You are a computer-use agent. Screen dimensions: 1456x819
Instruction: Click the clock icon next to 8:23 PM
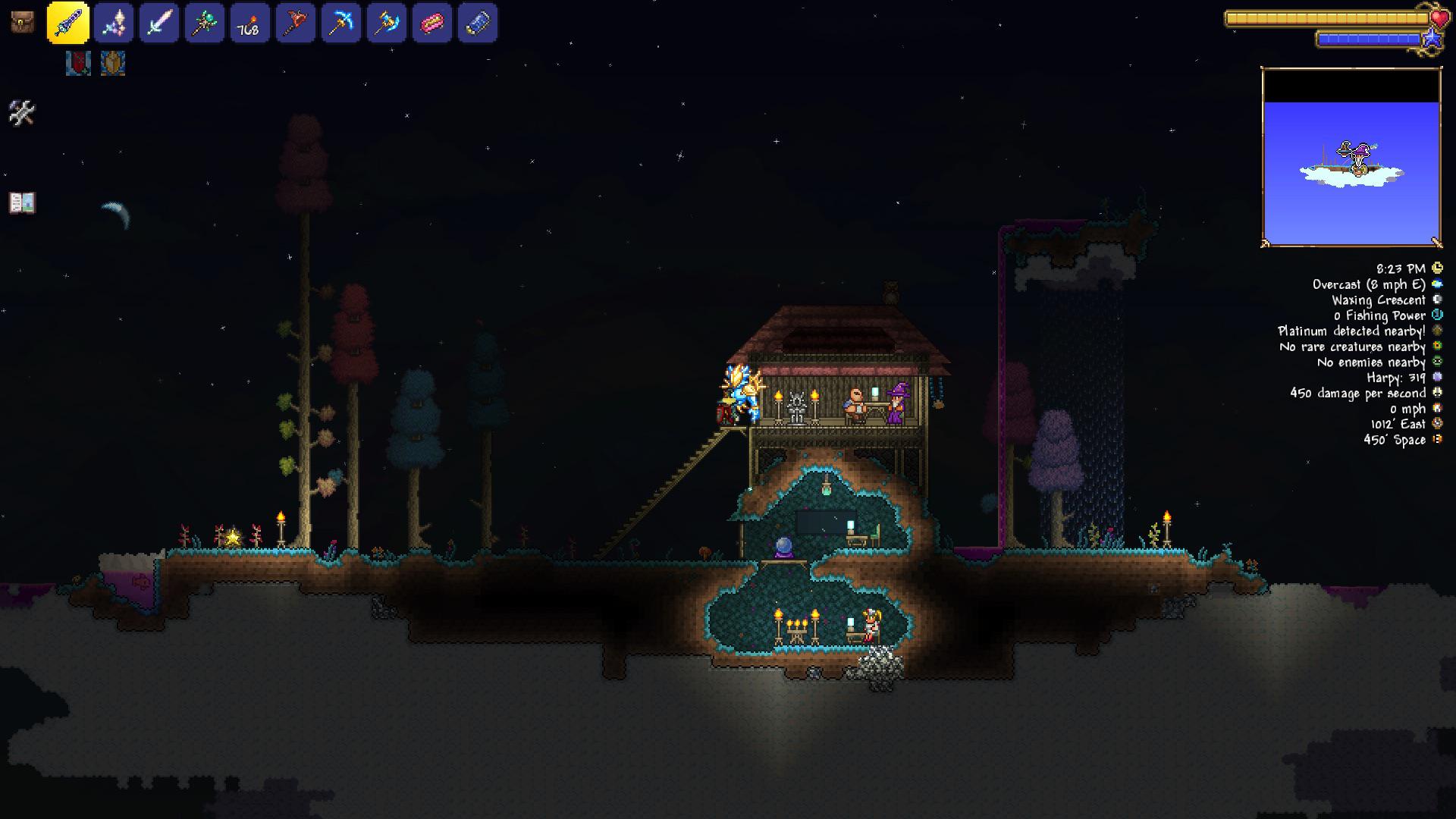coord(1438,269)
